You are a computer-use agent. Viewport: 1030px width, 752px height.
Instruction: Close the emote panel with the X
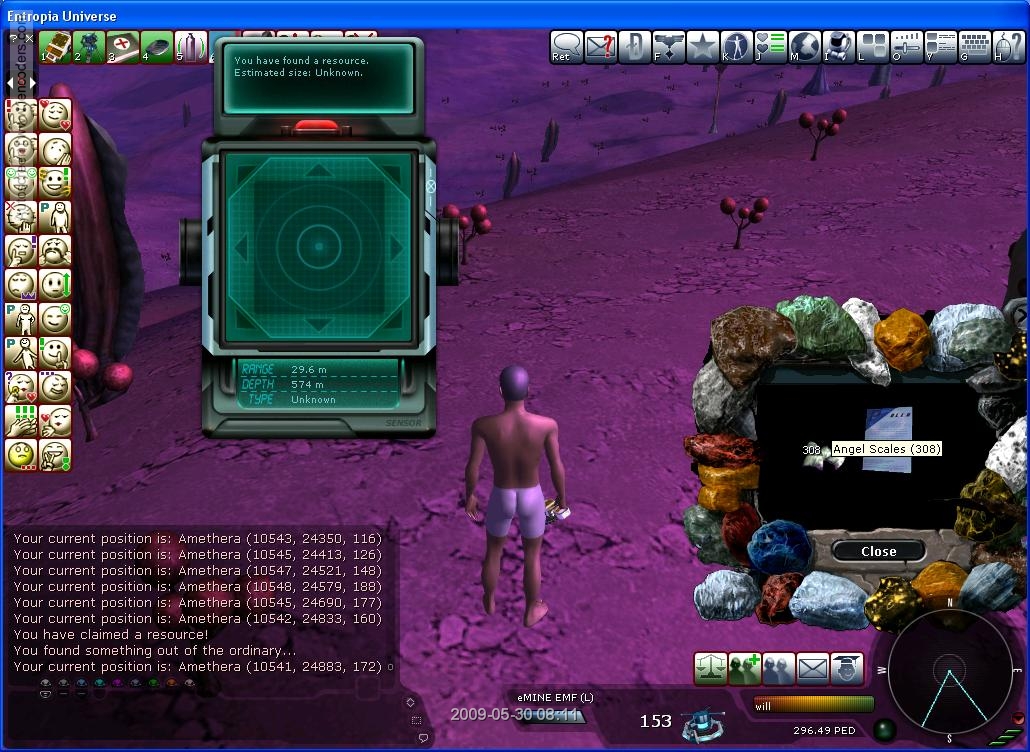click(30, 38)
